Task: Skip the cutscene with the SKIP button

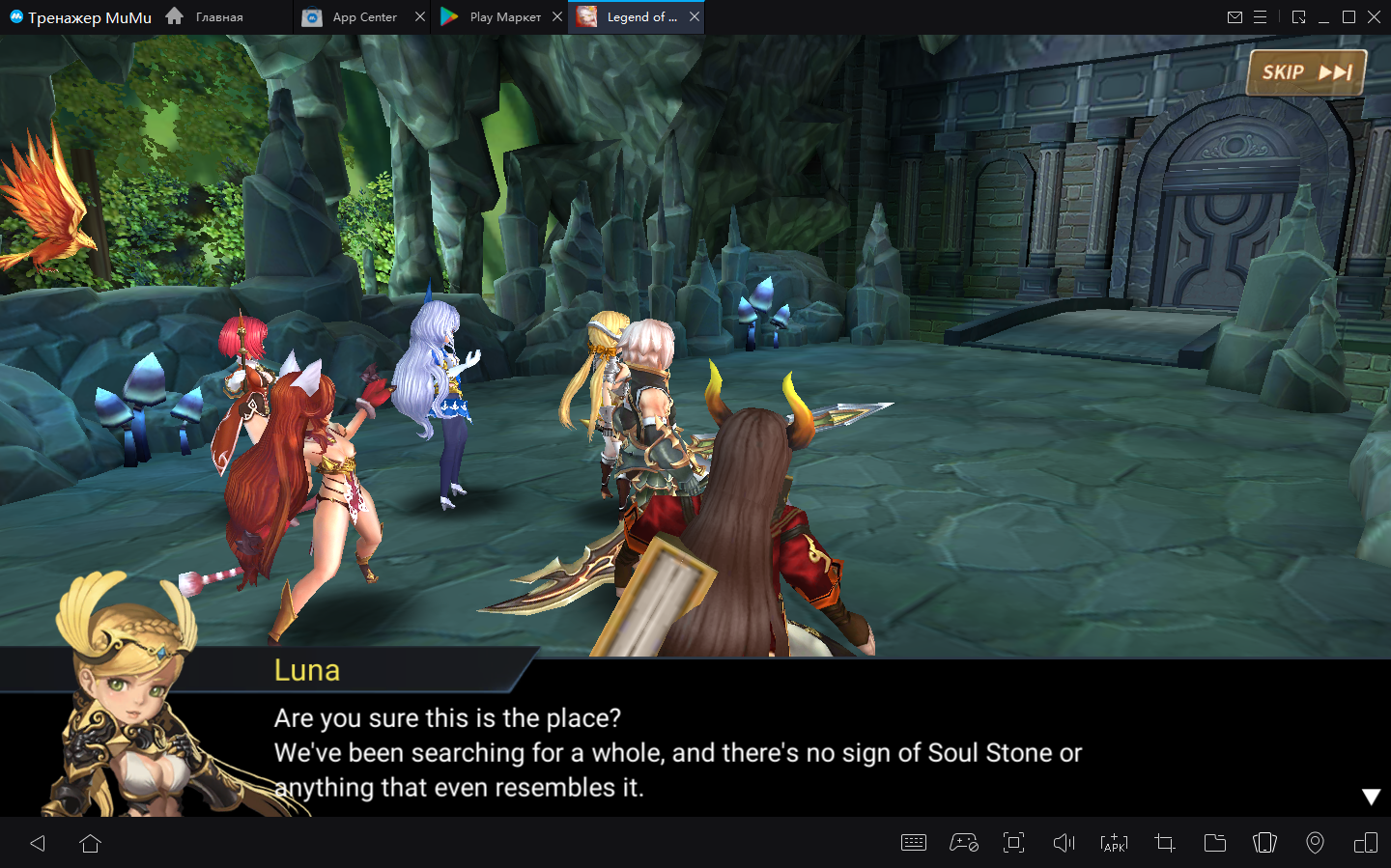Action: 1306,72
